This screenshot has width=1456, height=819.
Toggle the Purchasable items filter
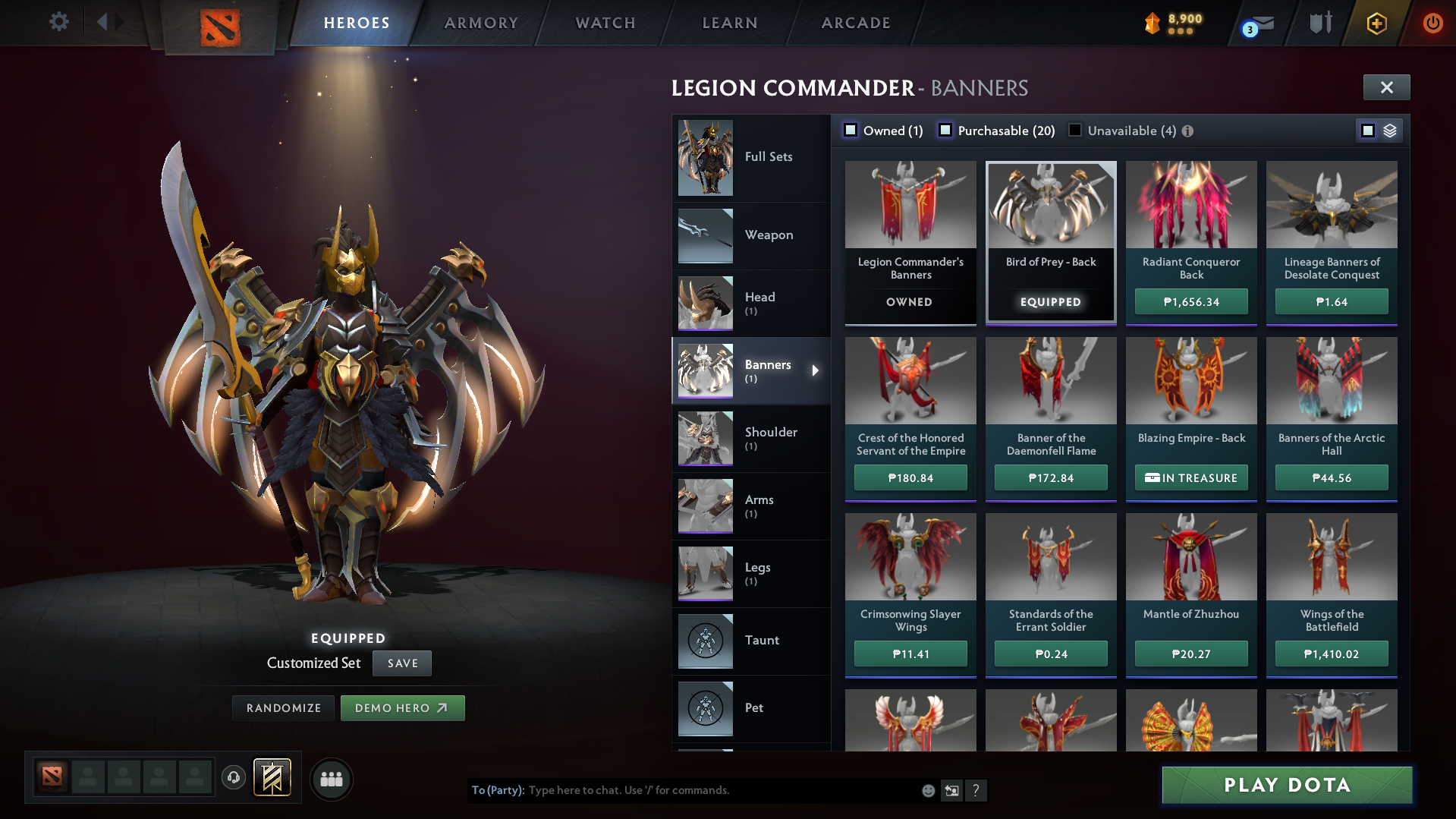click(x=946, y=131)
